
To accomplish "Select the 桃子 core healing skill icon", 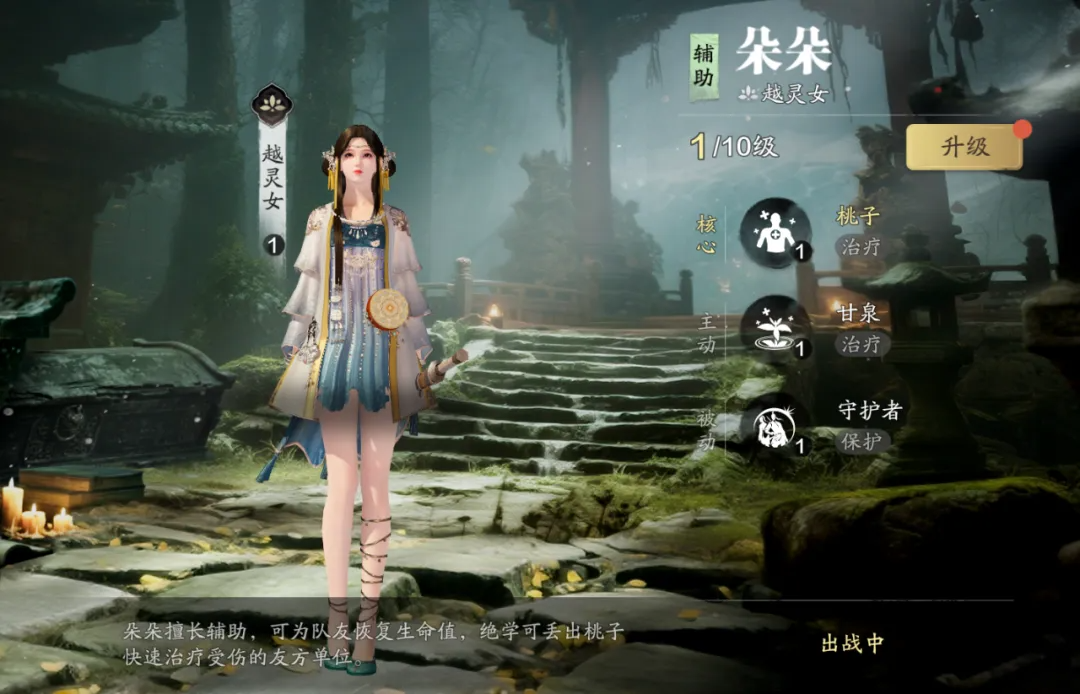I will 774,232.
